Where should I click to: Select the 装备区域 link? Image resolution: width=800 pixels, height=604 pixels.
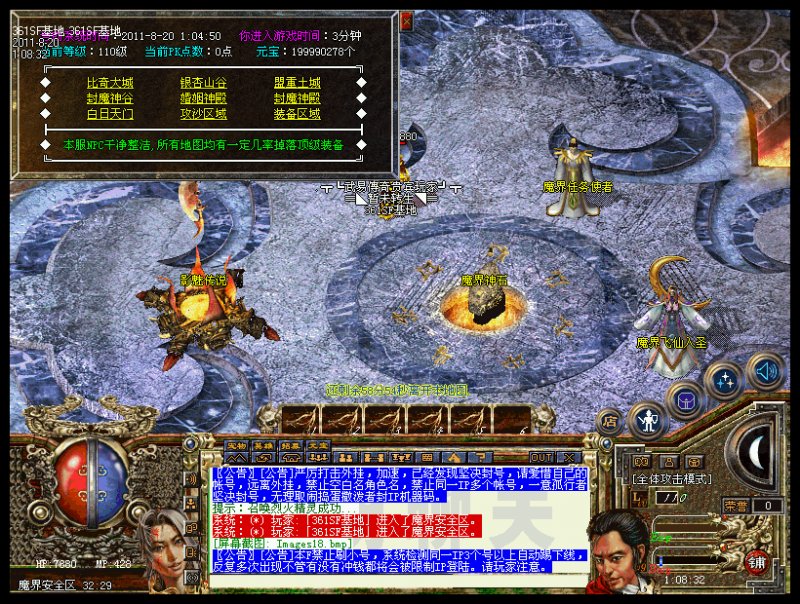[x=297, y=114]
